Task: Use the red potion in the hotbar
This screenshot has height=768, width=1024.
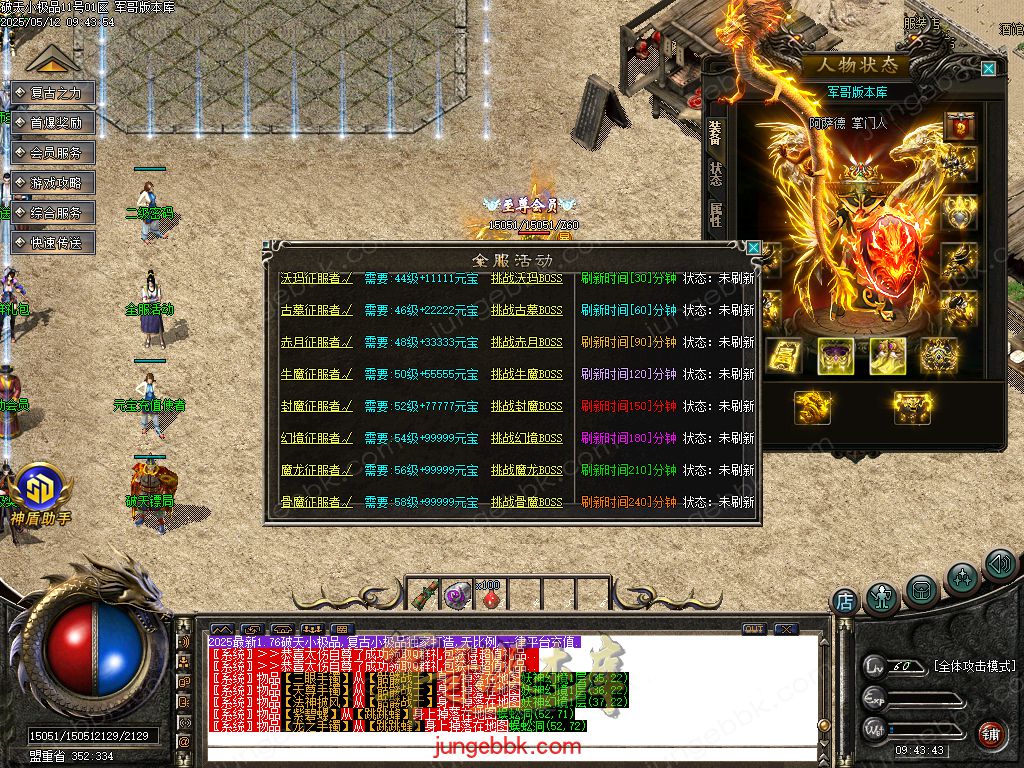Action: 490,596
